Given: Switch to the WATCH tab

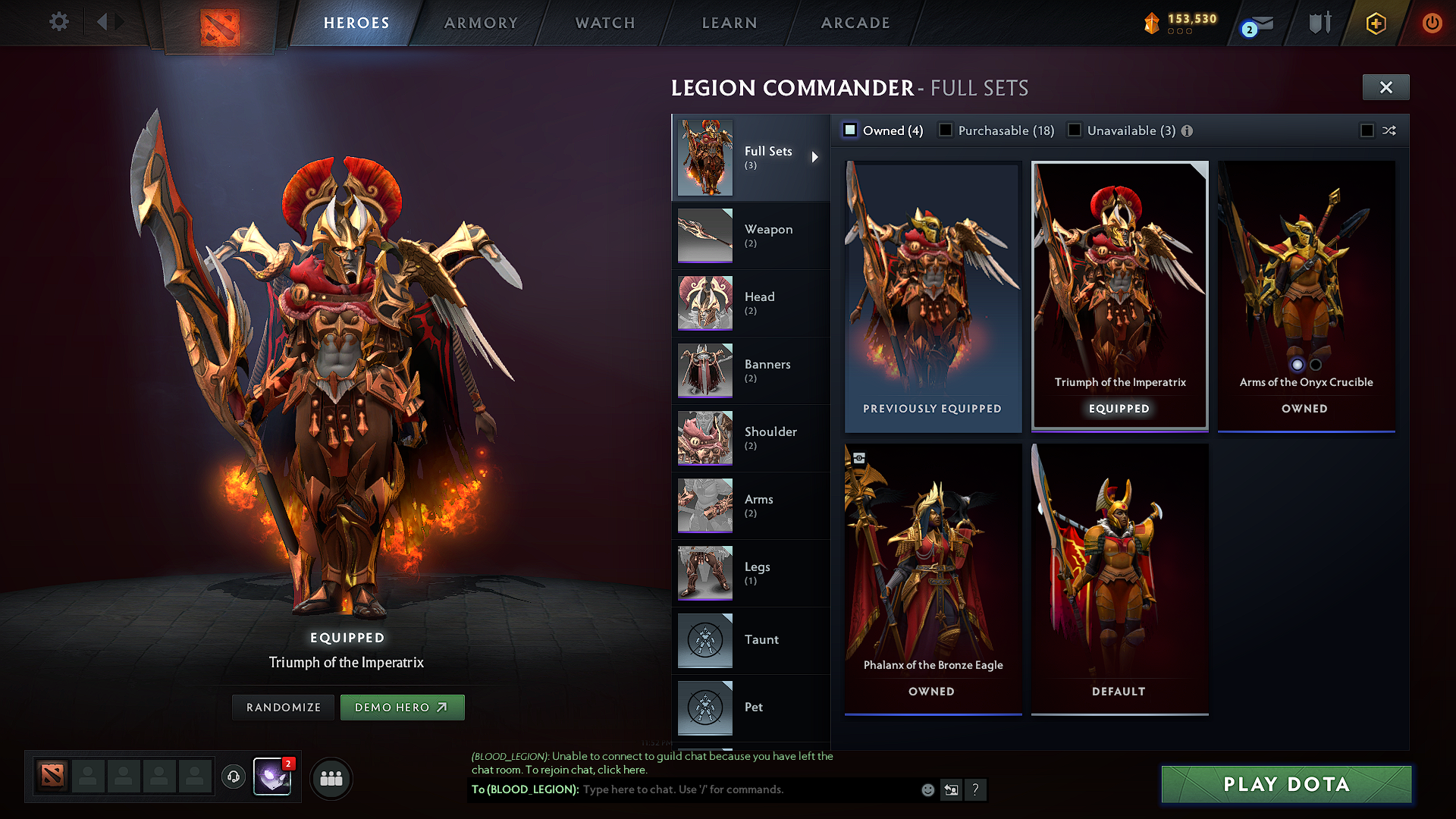Looking at the screenshot, I should pos(603,23).
